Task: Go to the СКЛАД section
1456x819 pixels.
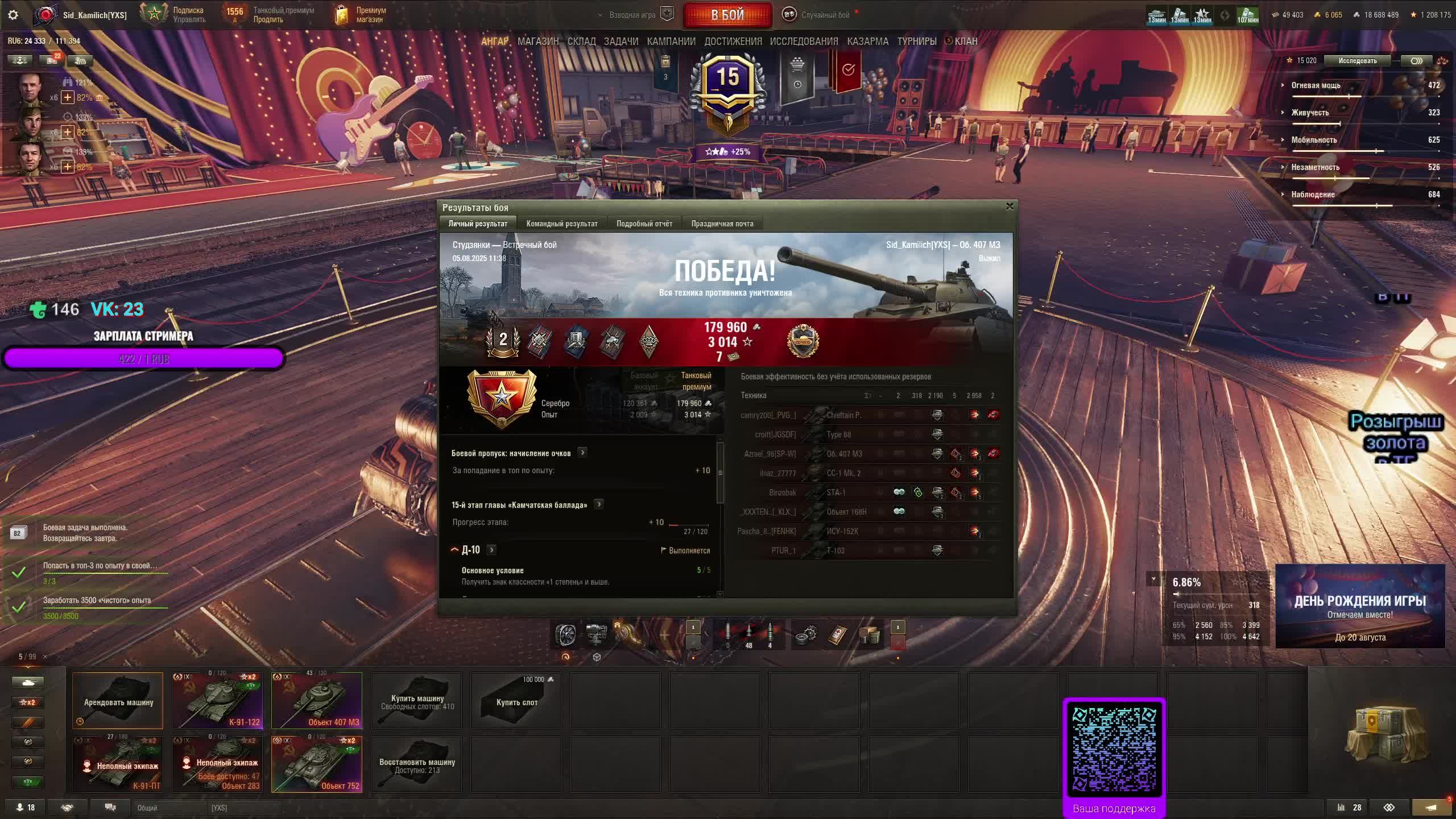Action: (581, 41)
